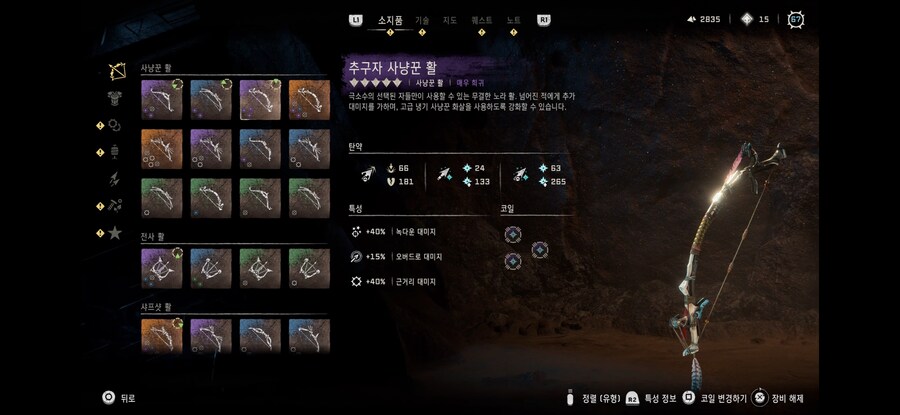Choose the lightning bolt category icon
Image resolution: width=900 pixels, height=415 pixels.
pyautogui.click(x=116, y=179)
